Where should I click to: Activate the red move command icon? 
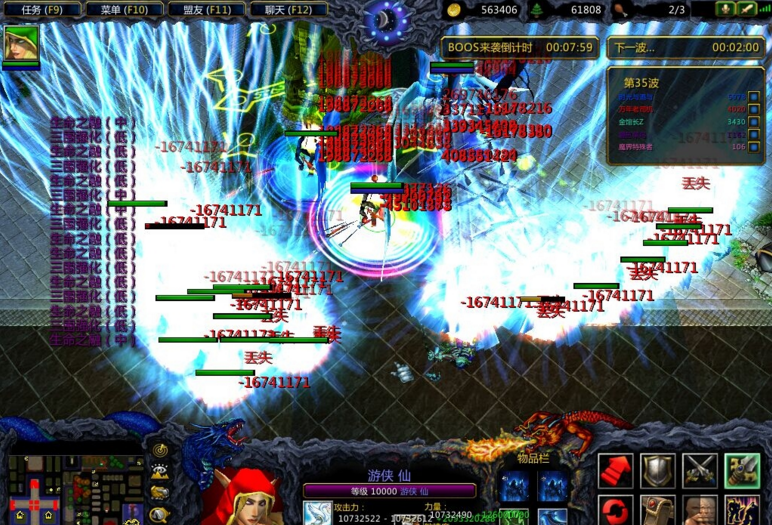[x=615, y=471]
